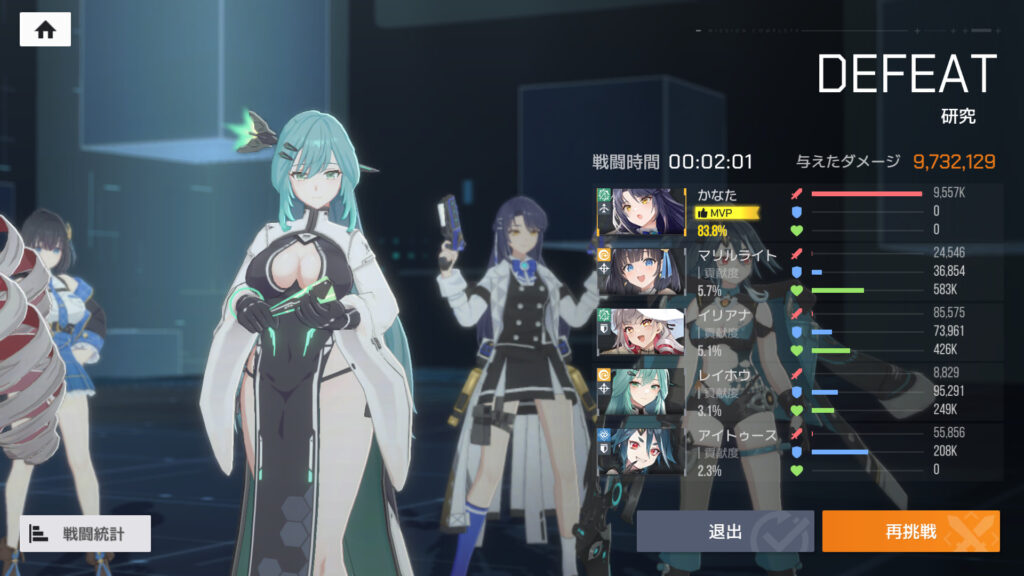1024x576 pixels.
Task: Pick レイホウ character portrait
Action: click(649, 392)
